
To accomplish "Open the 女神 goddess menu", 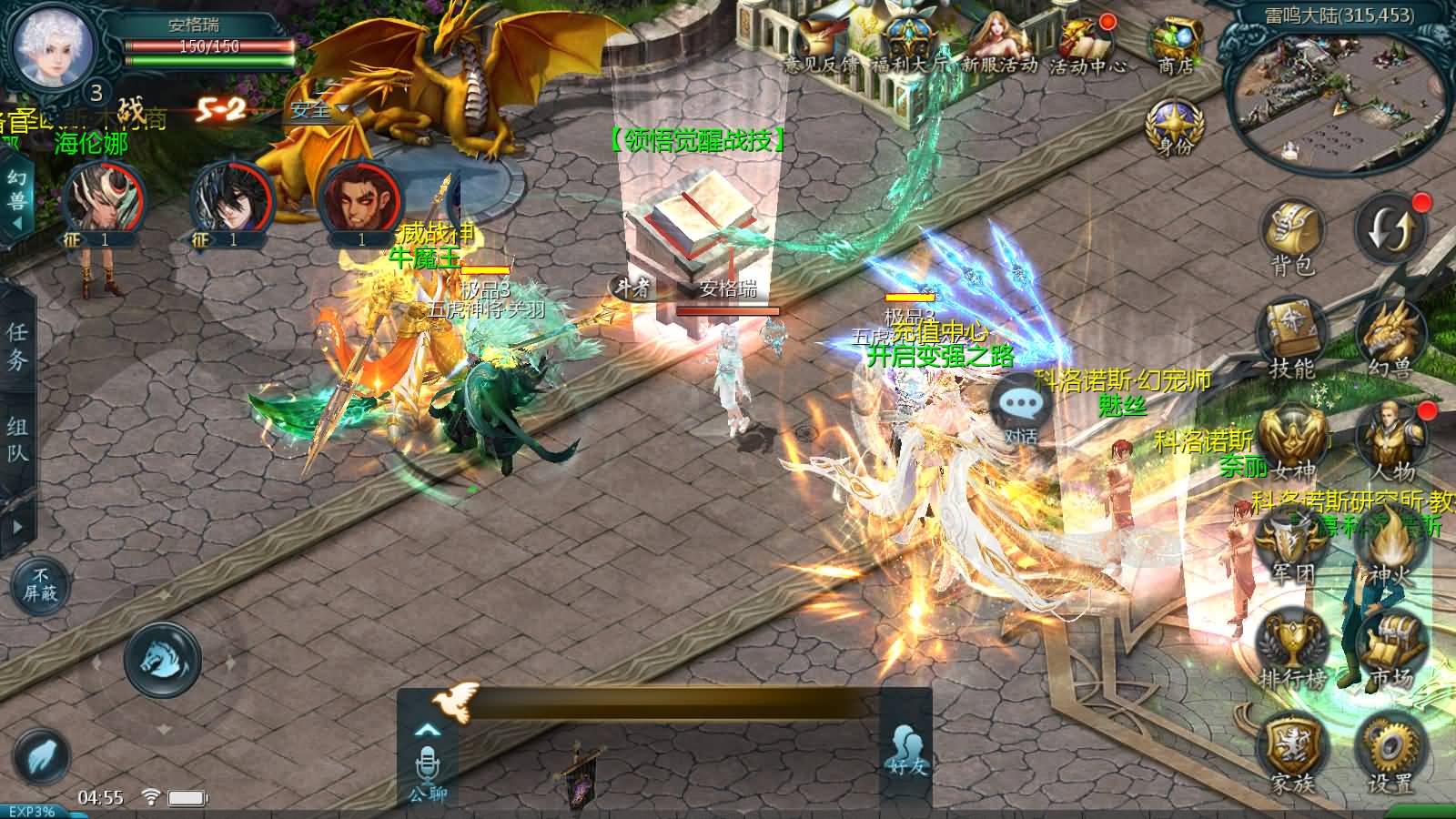I will click(x=1292, y=440).
